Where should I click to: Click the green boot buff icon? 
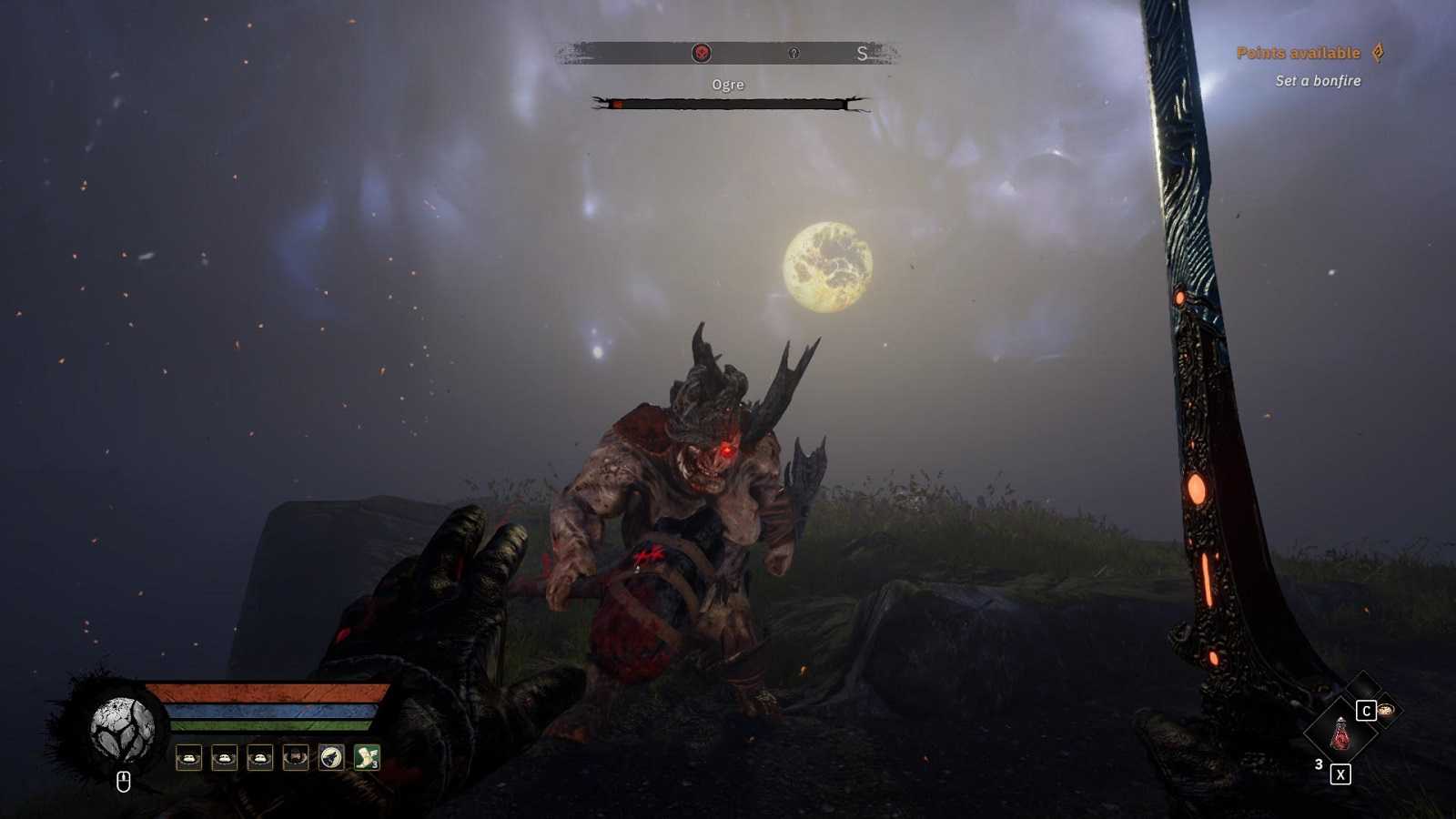click(x=367, y=757)
